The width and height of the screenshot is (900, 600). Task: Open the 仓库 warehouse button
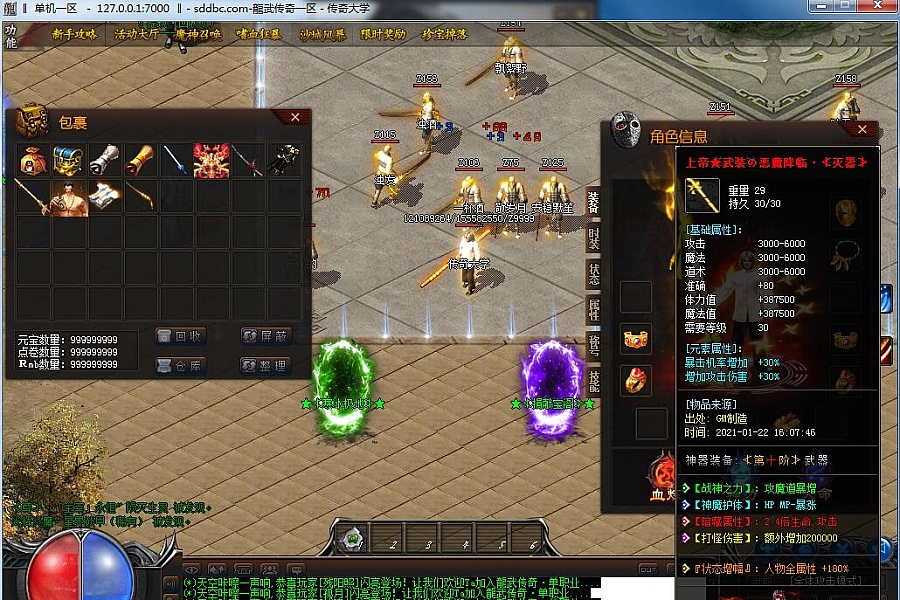pos(181,365)
